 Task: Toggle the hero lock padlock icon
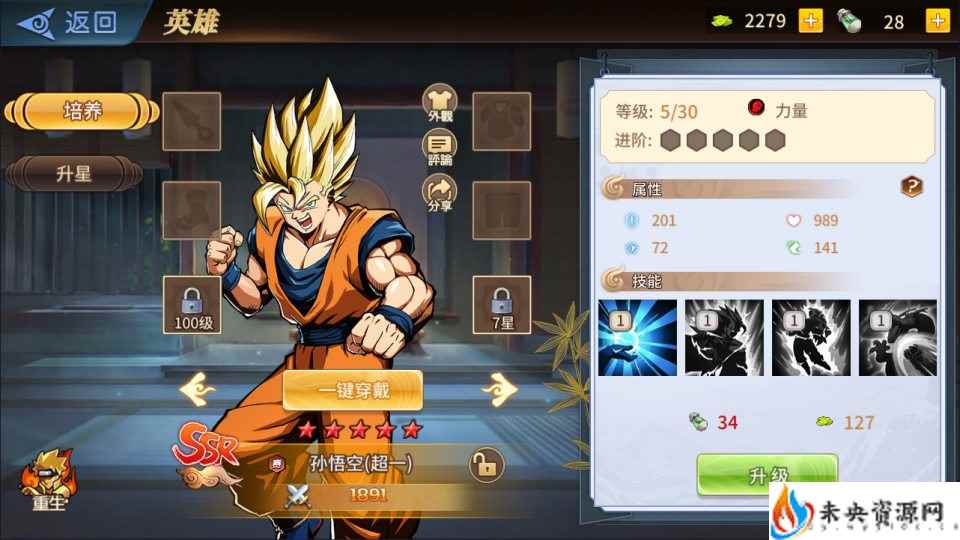coord(486,465)
